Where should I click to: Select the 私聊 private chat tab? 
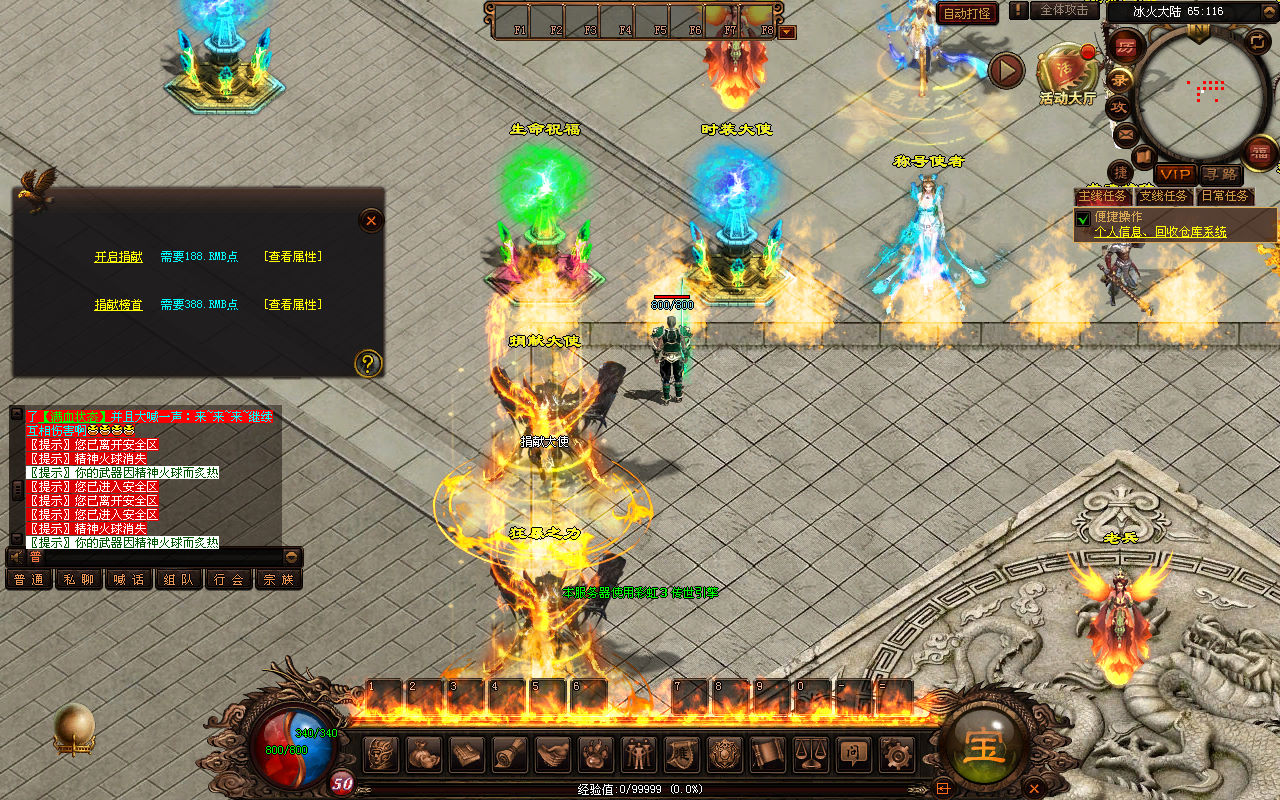79,579
